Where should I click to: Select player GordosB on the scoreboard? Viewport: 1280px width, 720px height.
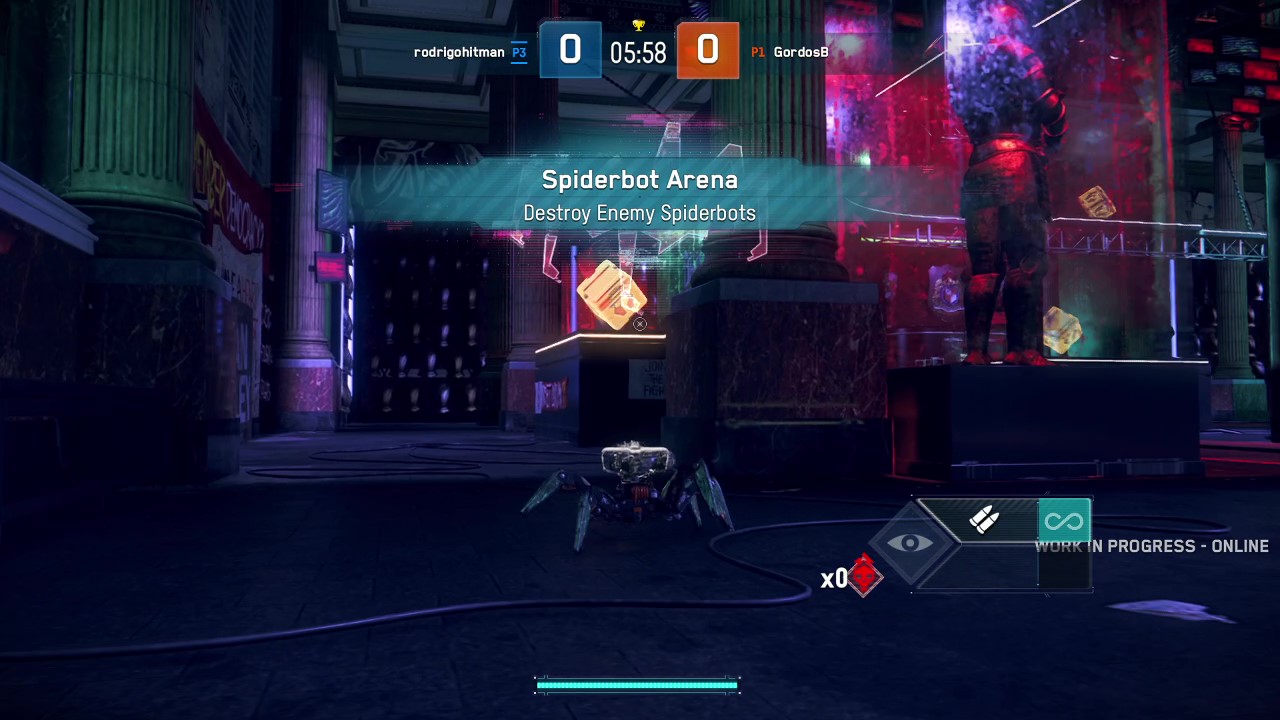tap(800, 52)
